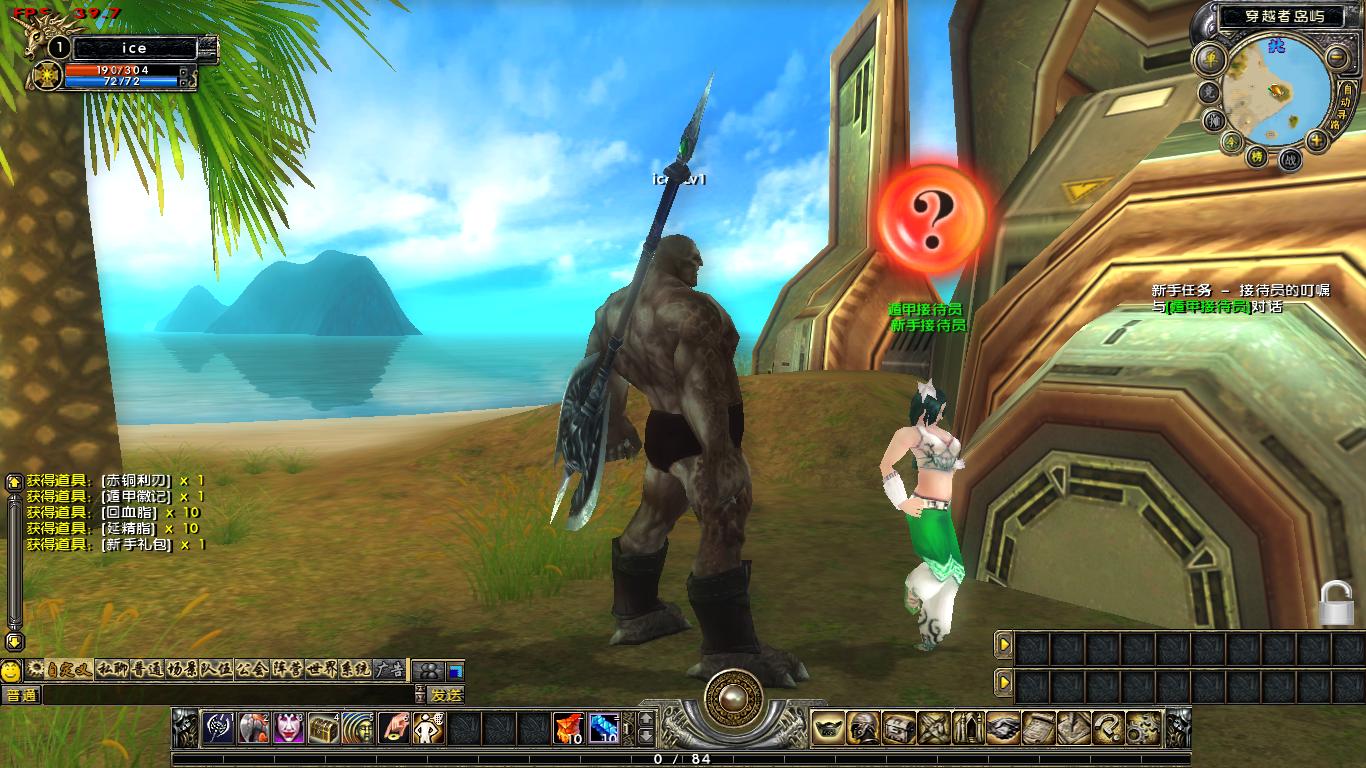1366x768 pixels.
Task: Use the purple joker face skill
Action: tap(289, 728)
